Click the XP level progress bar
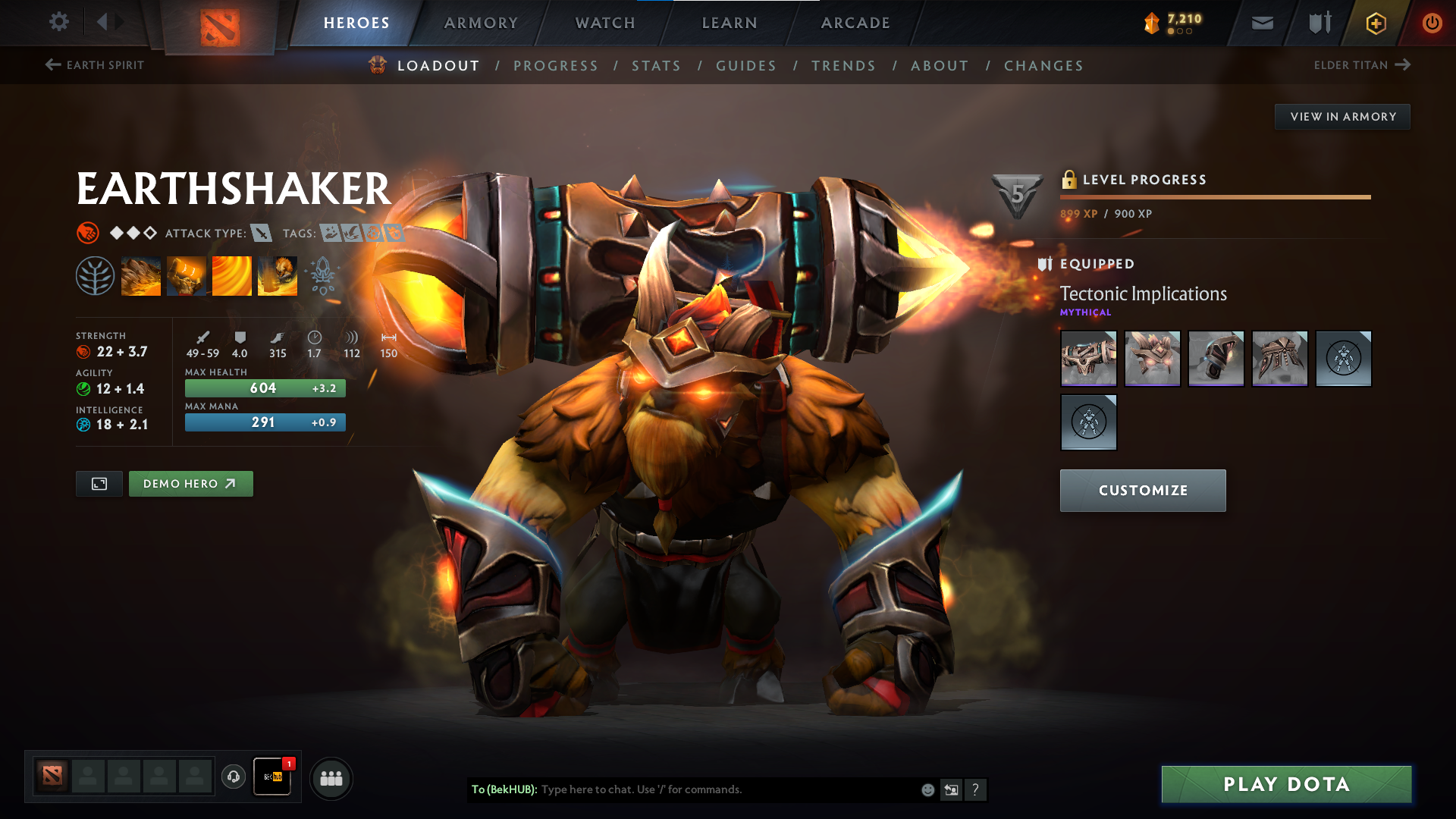Image resolution: width=1456 pixels, height=819 pixels. pyautogui.click(x=1213, y=197)
